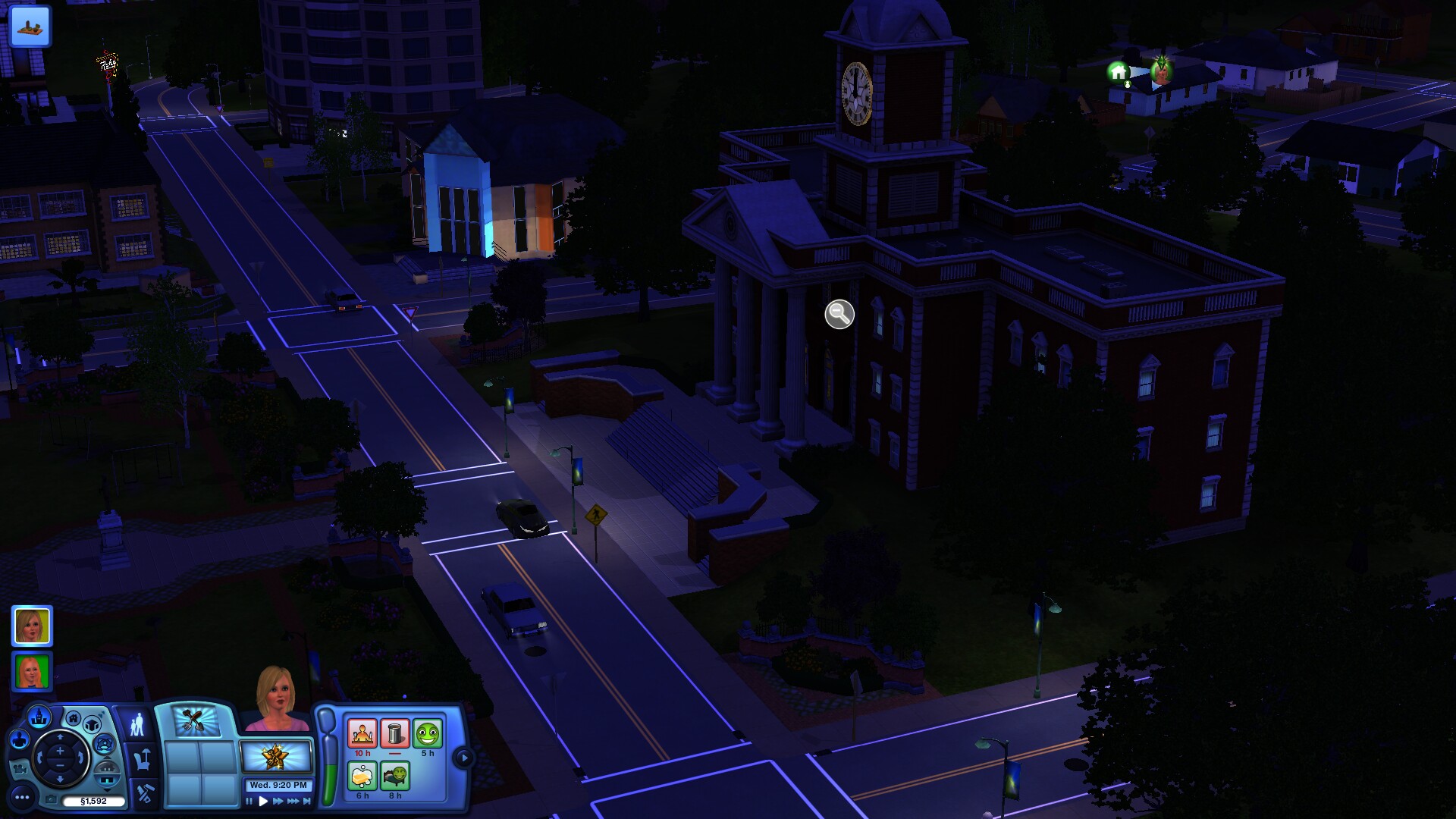Zoom the camera in with the plus button
Screen dimensions: 1456x819
click(x=60, y=752)
